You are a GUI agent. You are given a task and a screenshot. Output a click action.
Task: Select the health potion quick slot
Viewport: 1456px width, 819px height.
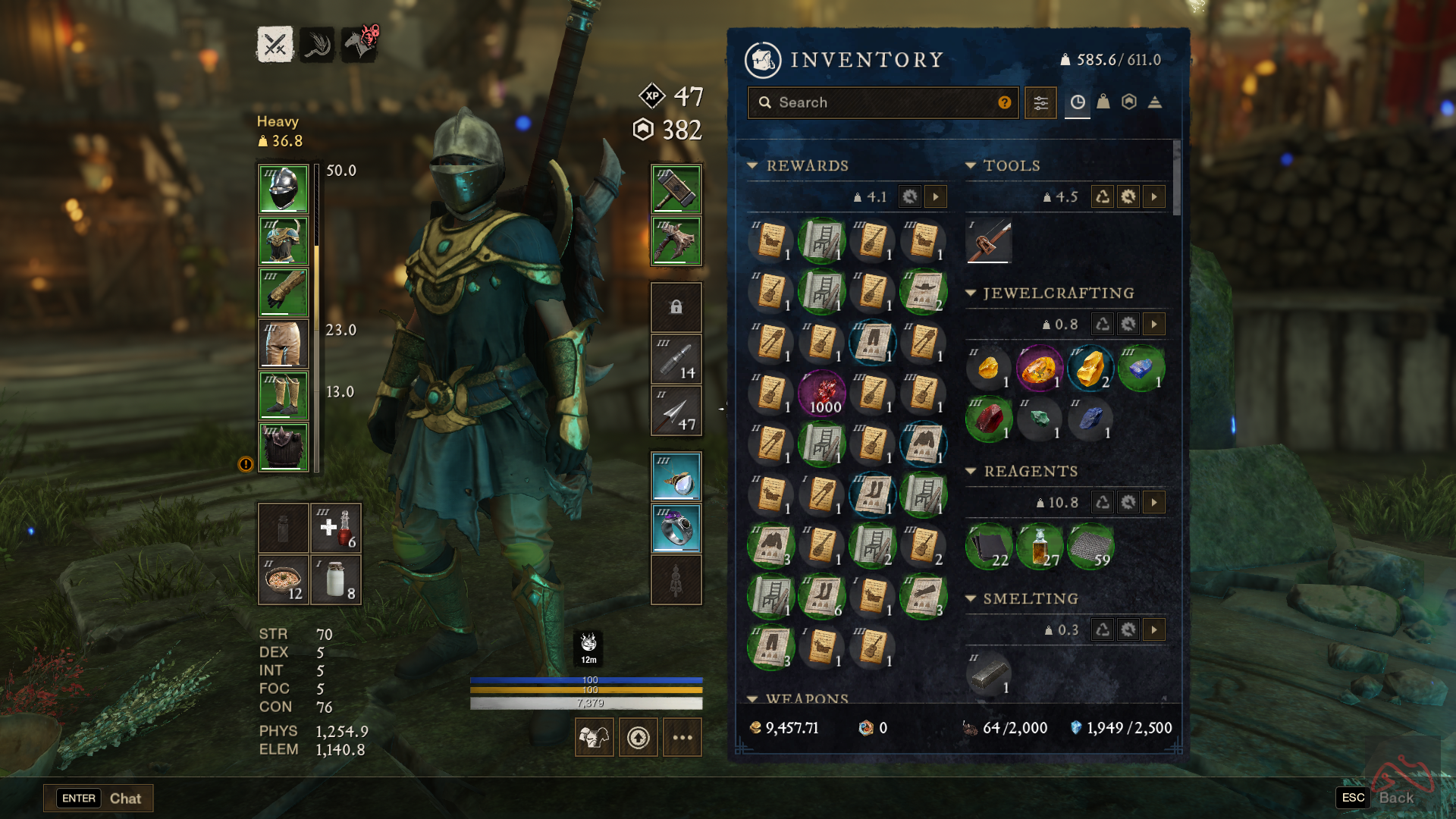point(335,528)
